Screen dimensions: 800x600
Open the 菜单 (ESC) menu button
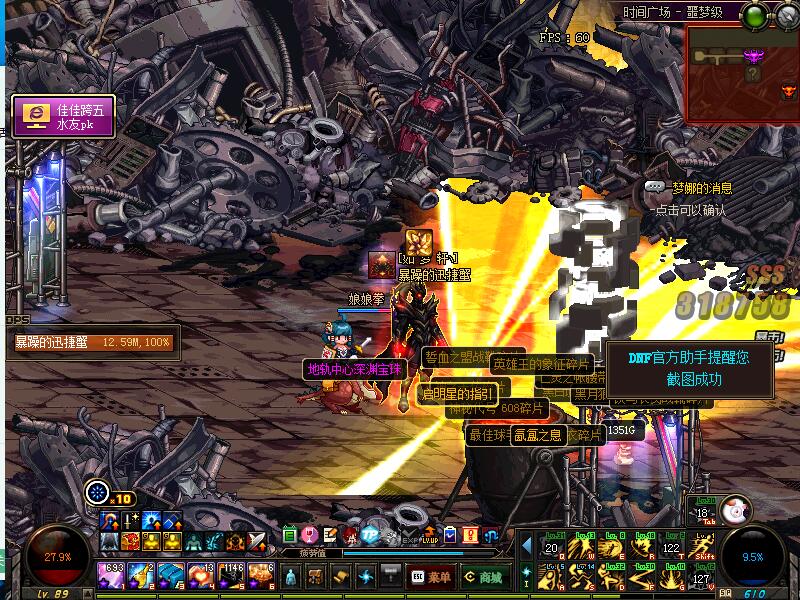click(x=430, y=577)
